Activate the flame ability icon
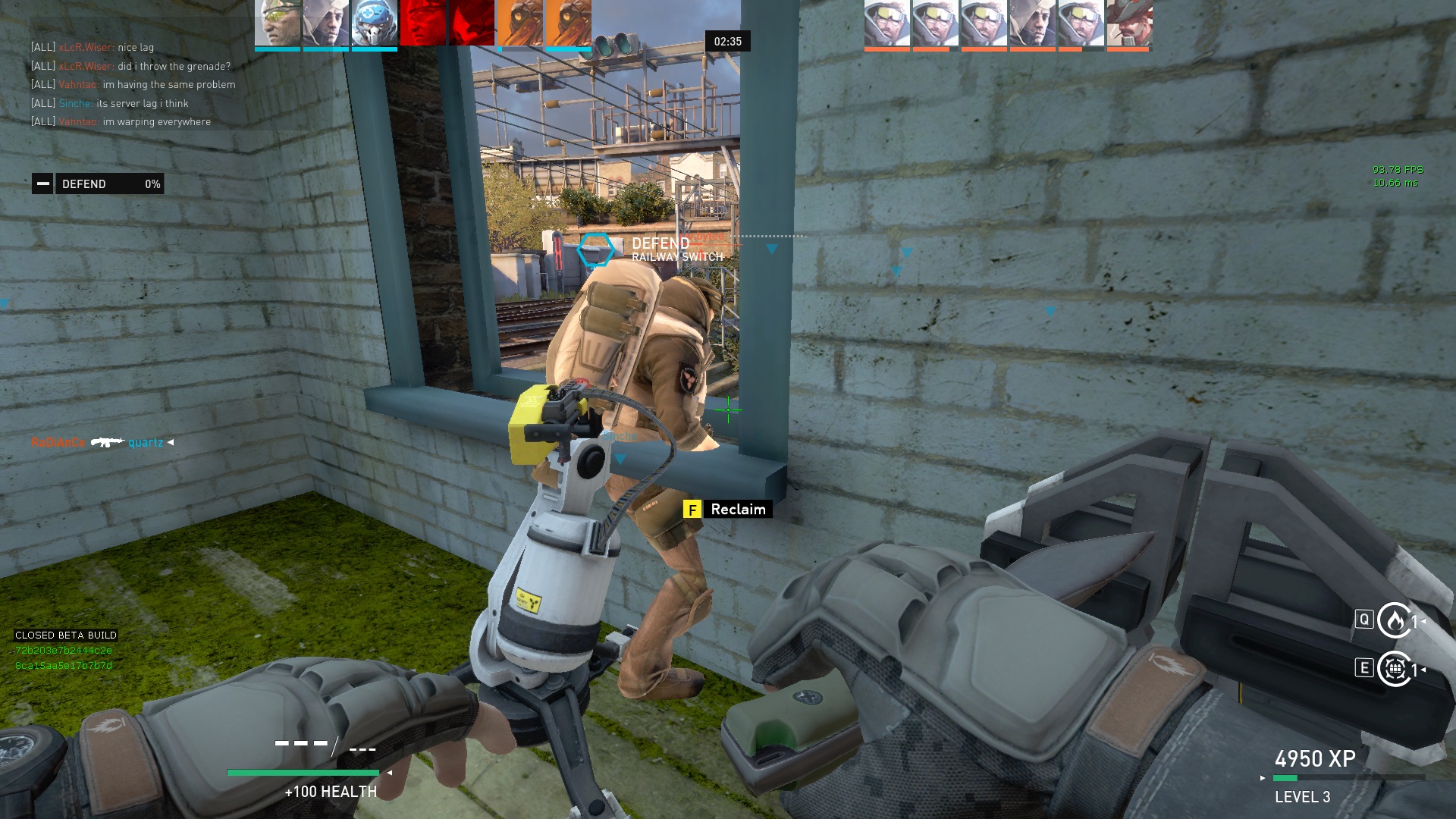1456x819 pixels. [1394, 620]
